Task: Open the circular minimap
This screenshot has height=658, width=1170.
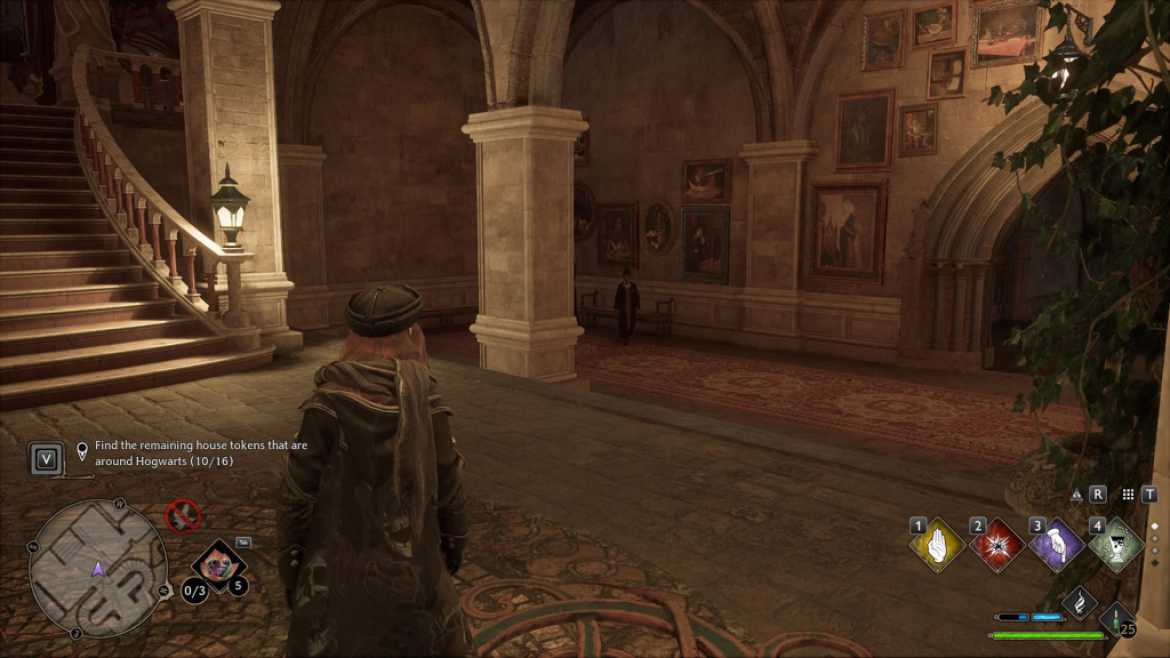Action: pos(98,568)
